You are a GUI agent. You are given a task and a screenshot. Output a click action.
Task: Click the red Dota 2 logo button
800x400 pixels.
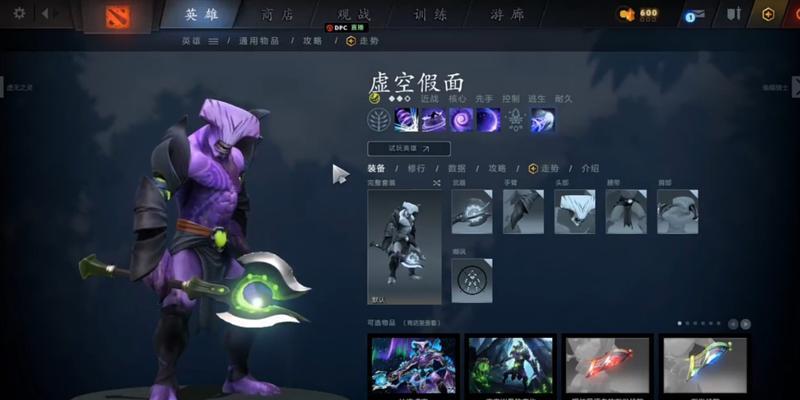(x=124, y=15)
